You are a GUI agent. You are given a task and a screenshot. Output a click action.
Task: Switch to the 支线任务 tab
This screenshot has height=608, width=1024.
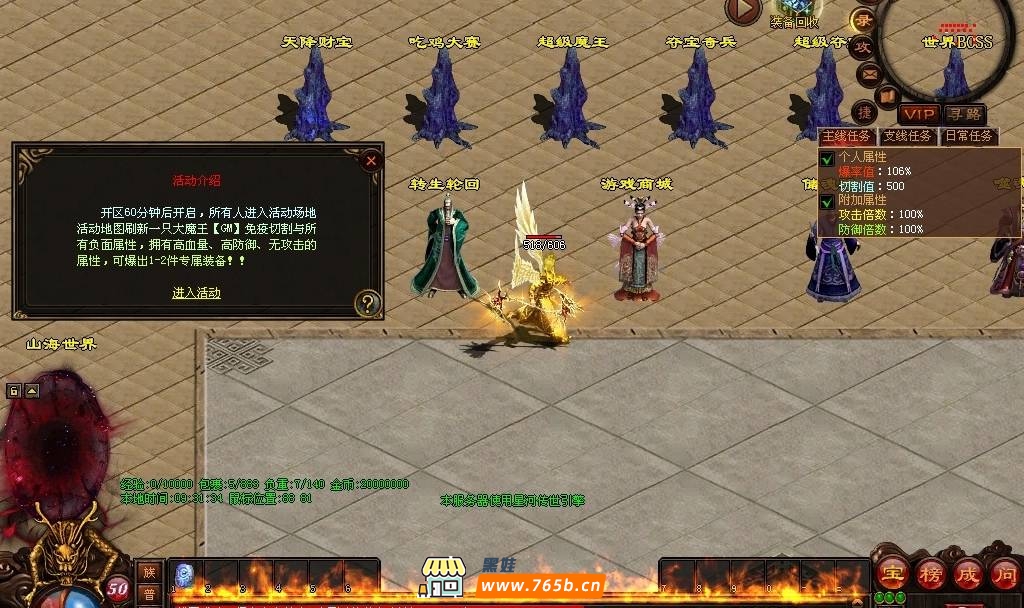[907, 136]
